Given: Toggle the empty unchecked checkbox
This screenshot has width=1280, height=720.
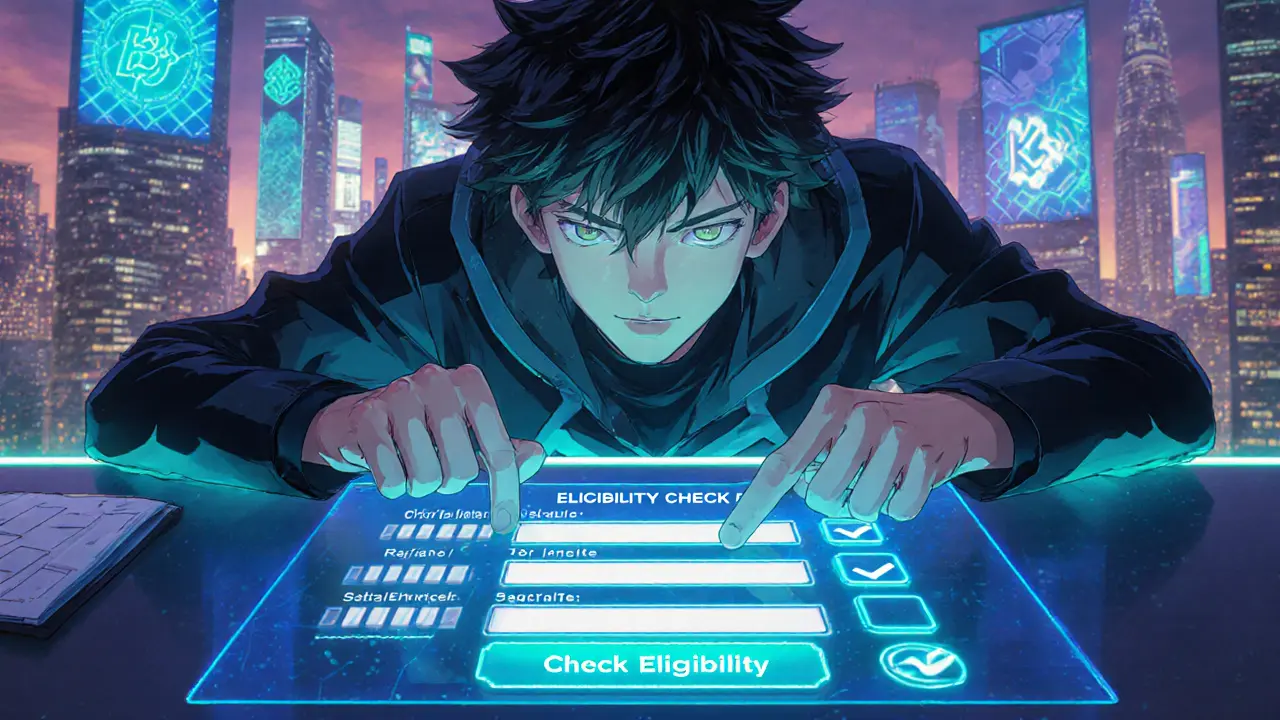Looking at the screenshot, I should [895, 613].
